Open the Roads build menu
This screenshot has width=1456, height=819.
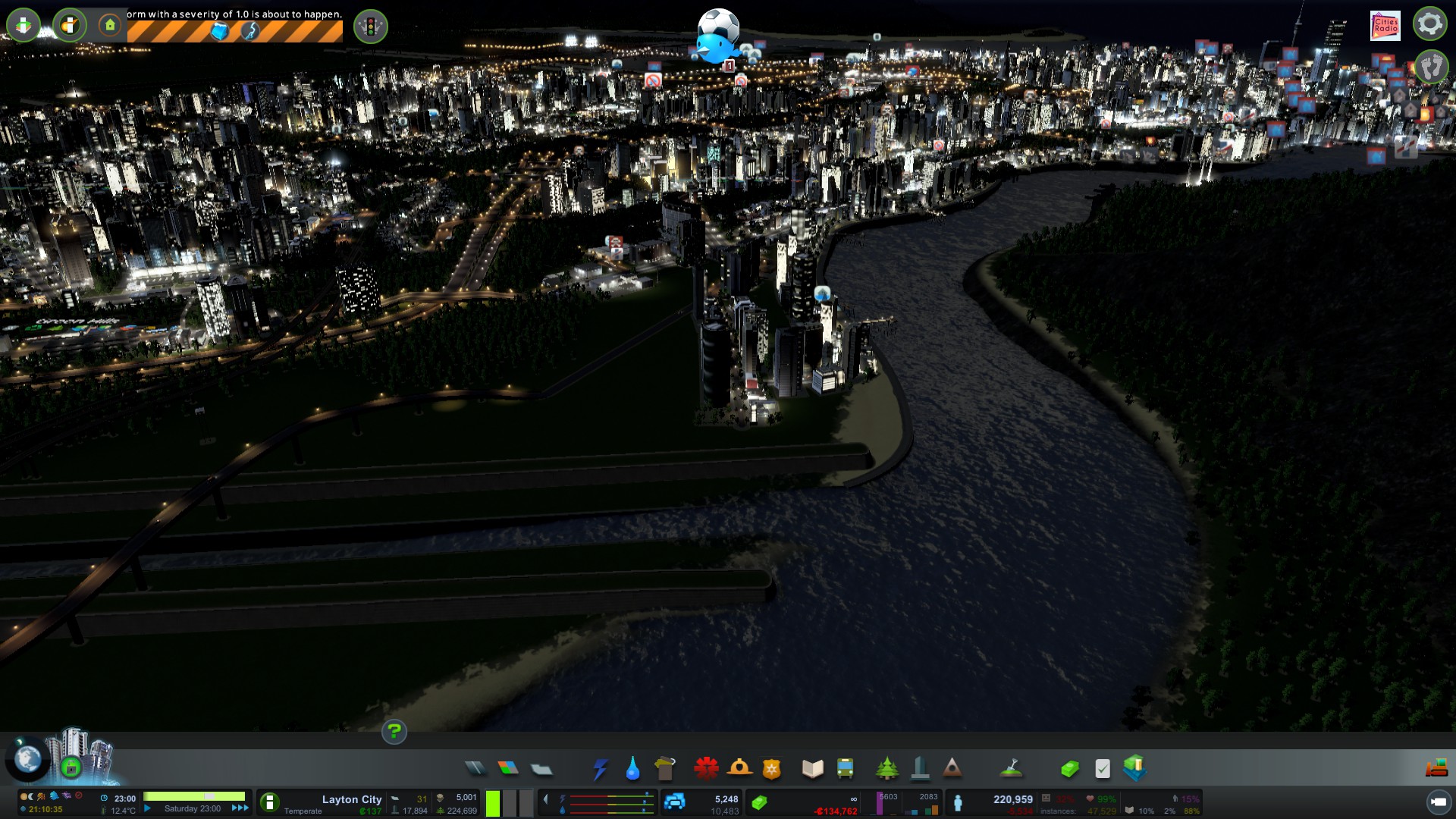pyautogui.click(x=475, y=769)
